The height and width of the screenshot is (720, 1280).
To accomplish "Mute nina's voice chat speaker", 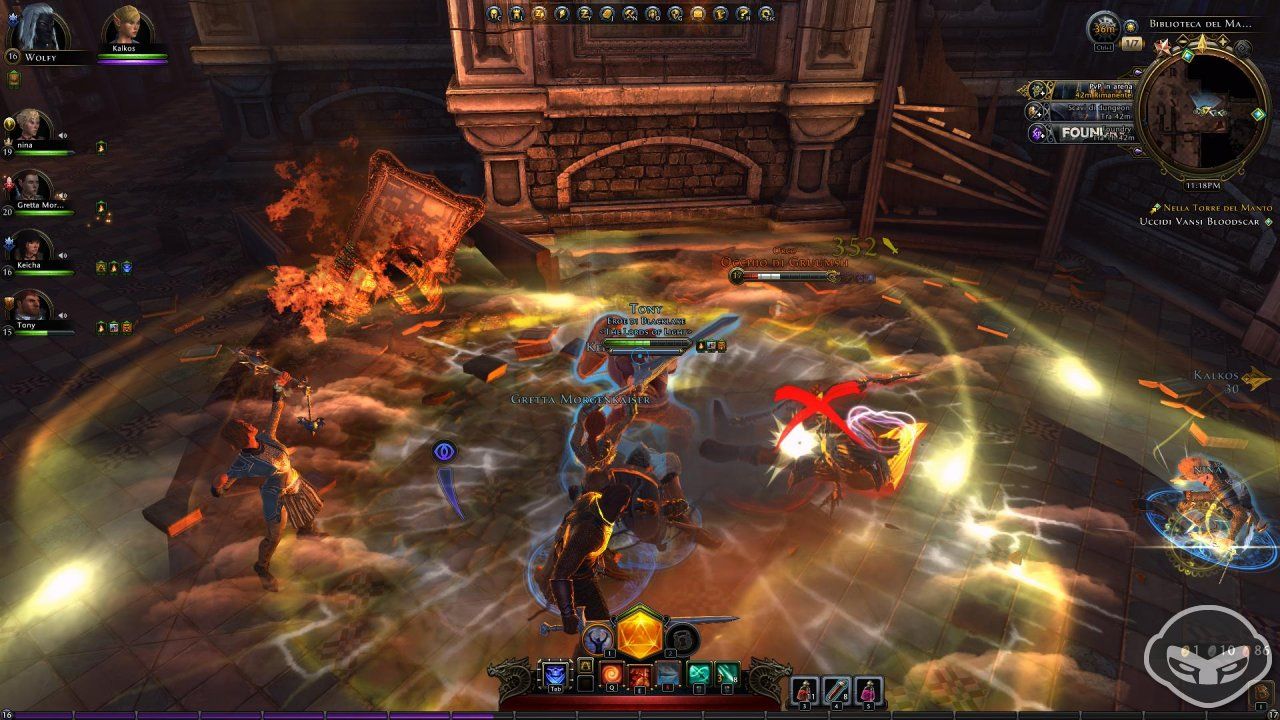I will [62, 134].
